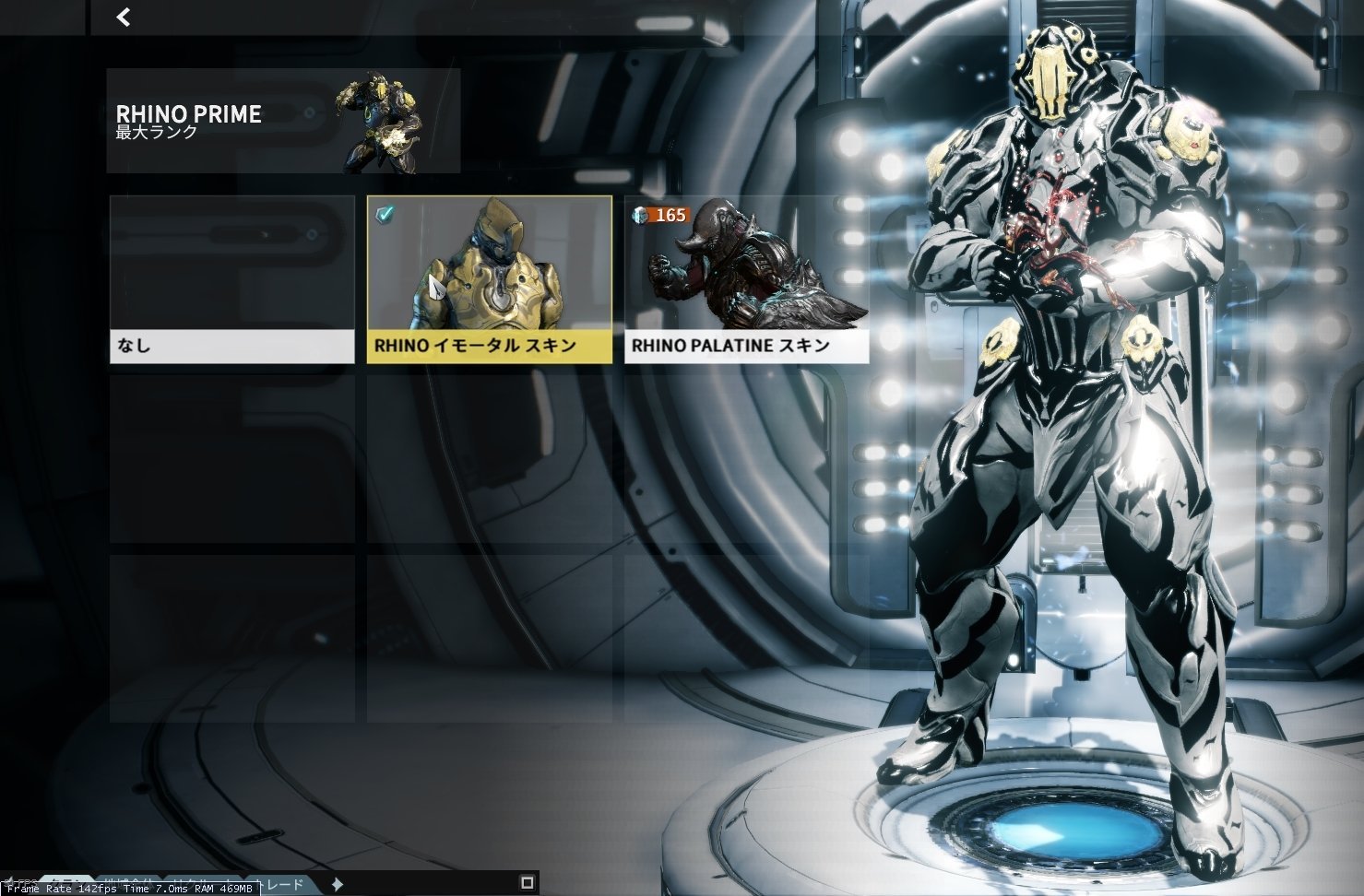Select the なし (none) skin option
The image size is (1364, 896).
click(231, 279)
